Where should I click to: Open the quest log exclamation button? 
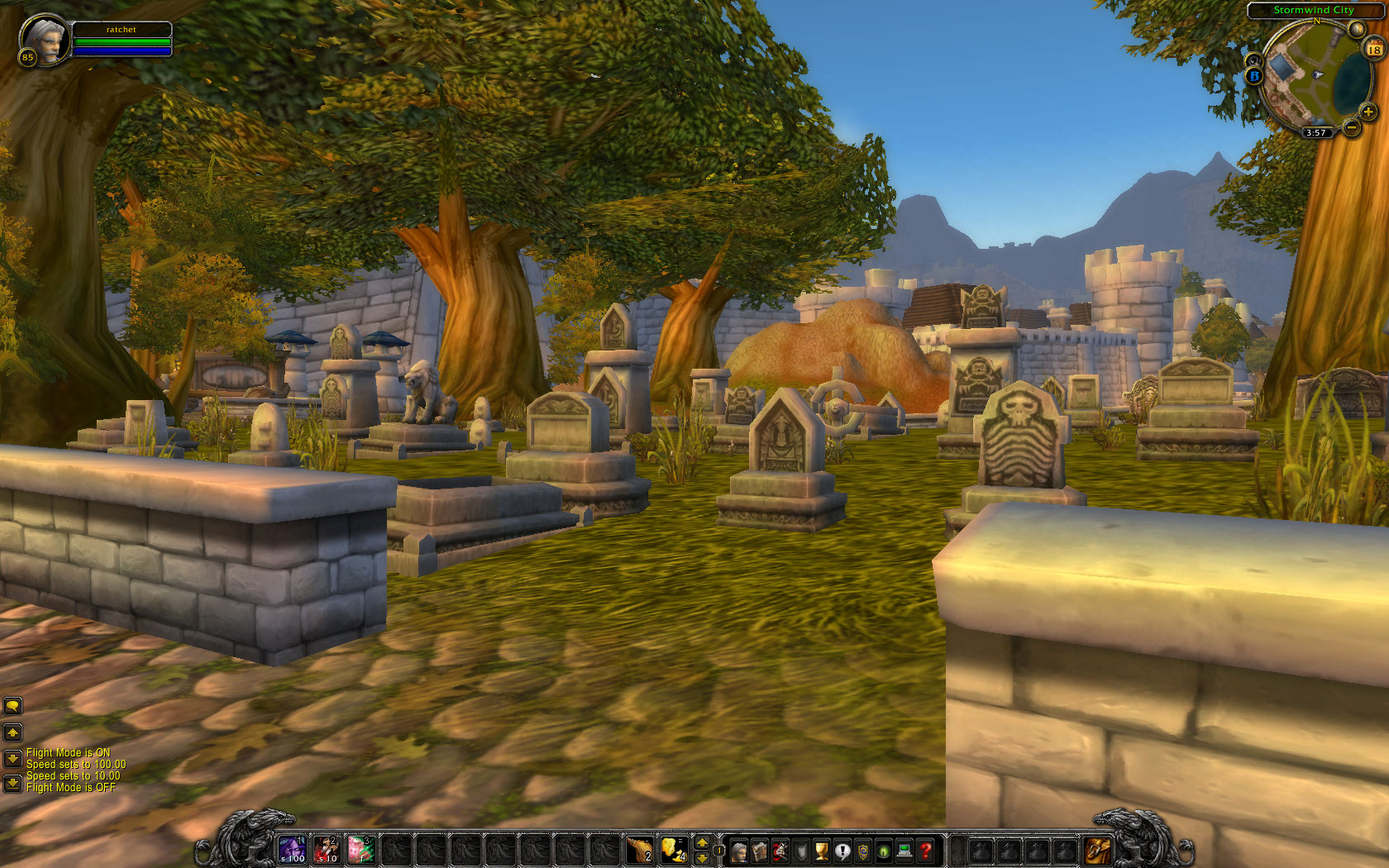[x=842, y=851]
